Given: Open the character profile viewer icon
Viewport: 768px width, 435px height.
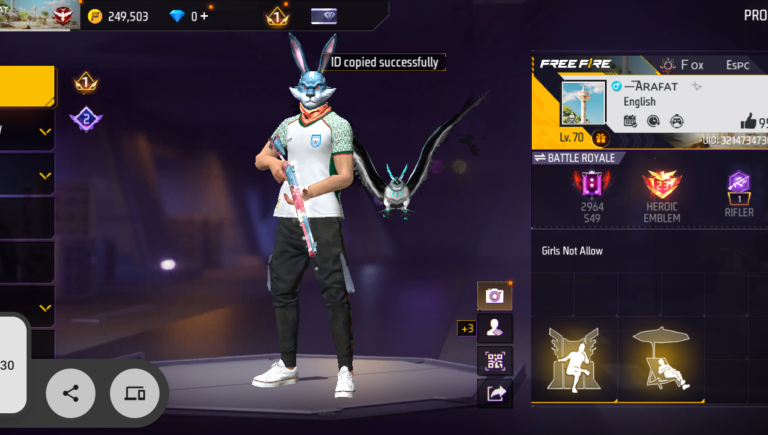Looking at the screenshot, I should pos(494,327).
